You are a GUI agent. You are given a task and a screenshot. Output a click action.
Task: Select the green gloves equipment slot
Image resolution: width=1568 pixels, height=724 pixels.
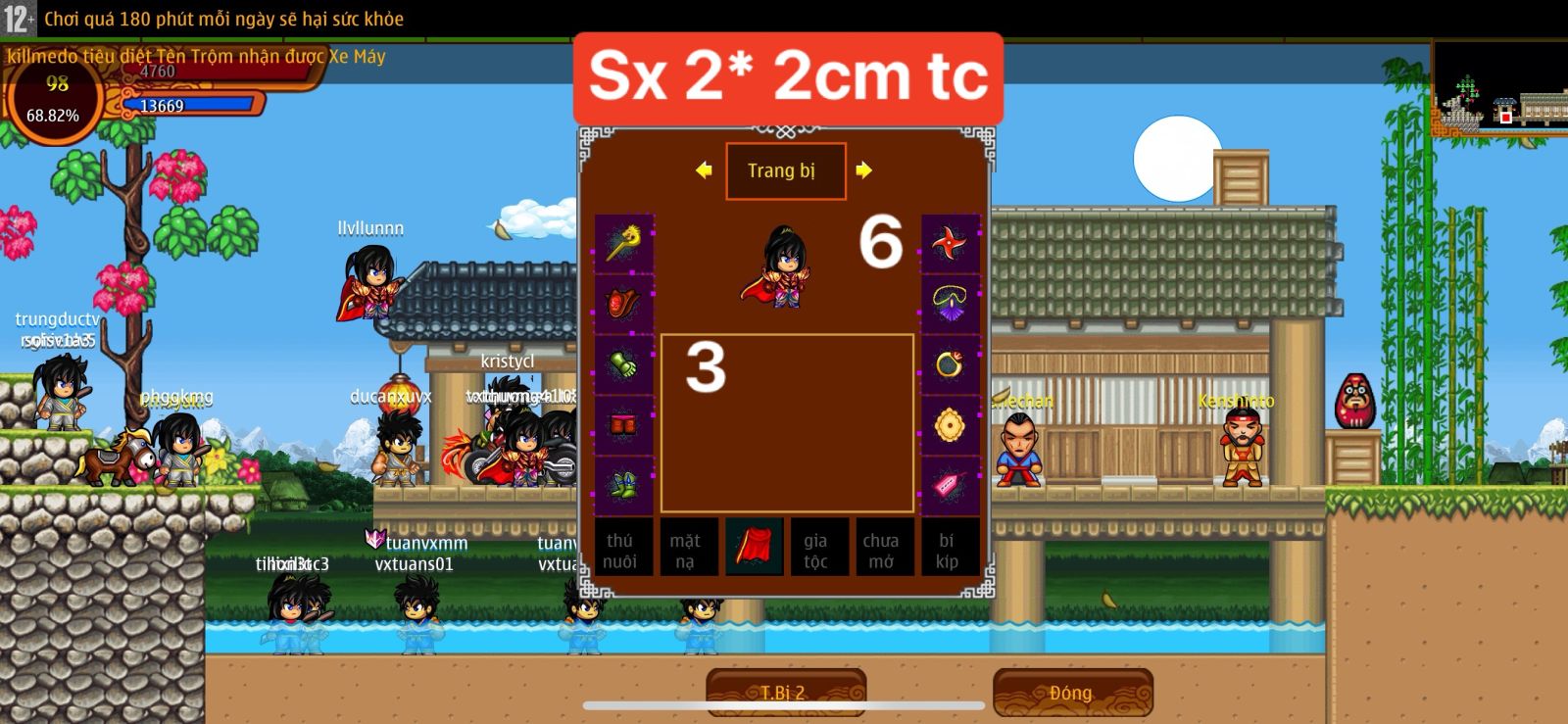coord(624,364)
